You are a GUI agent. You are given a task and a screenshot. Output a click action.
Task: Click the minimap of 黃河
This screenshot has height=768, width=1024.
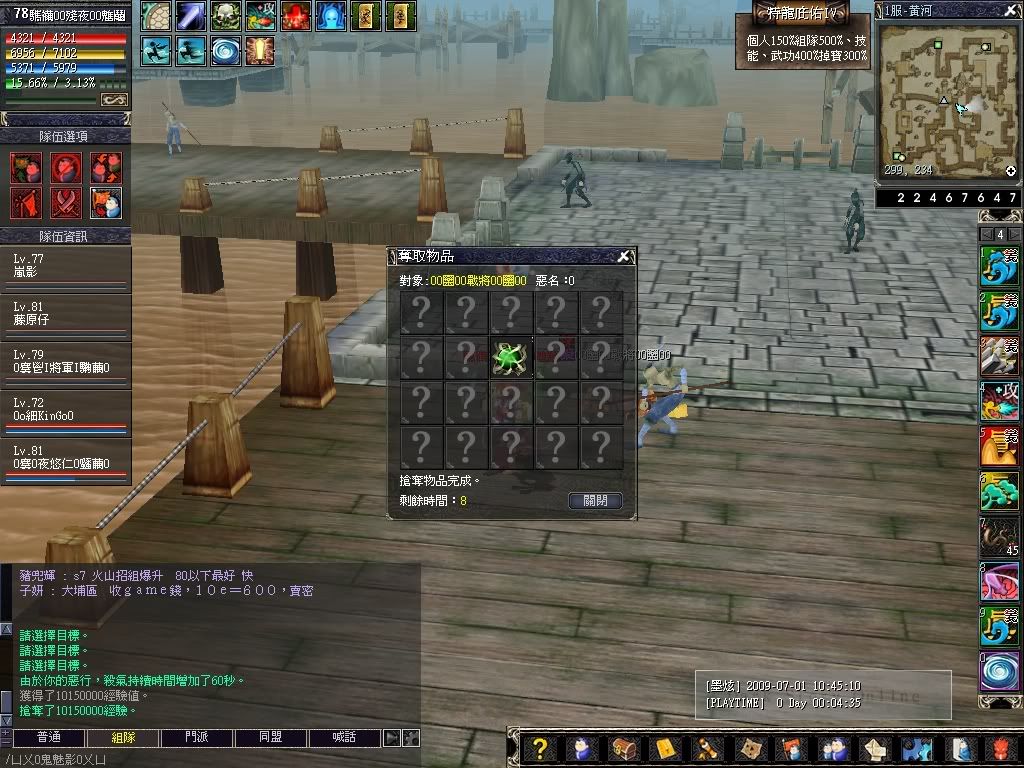[x=945, y=100]
